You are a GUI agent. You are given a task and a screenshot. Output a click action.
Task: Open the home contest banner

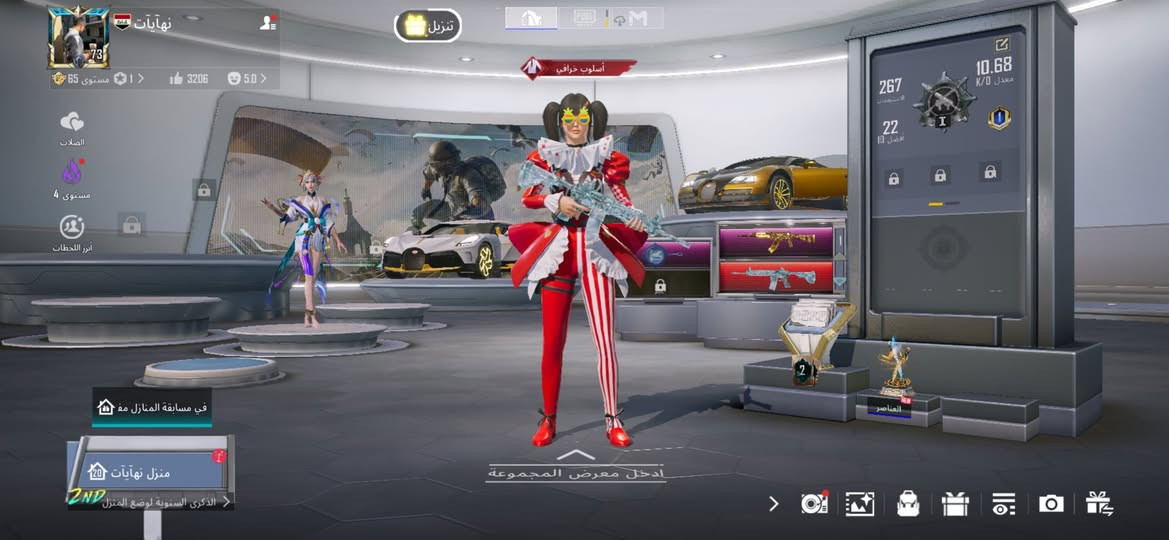[152, 407]
